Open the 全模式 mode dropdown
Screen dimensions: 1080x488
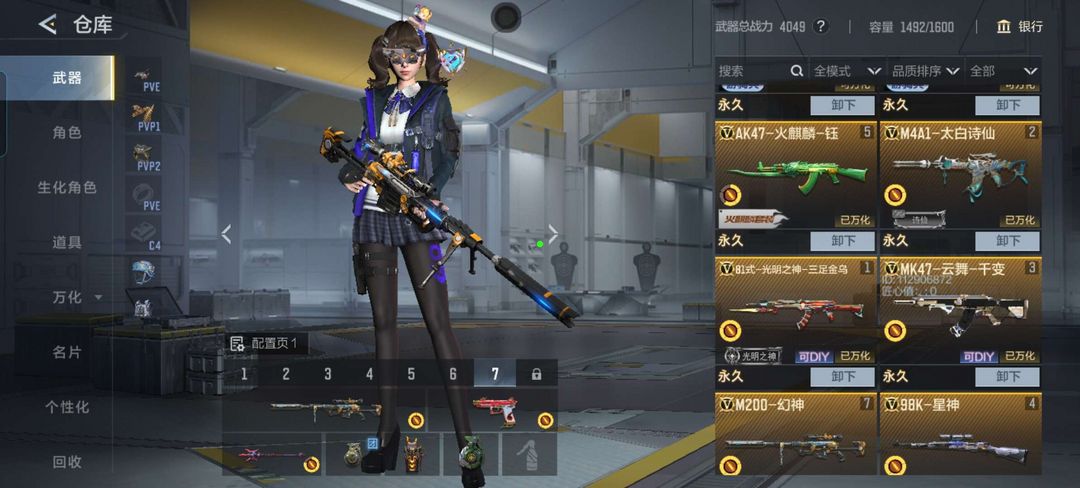click(x=846, y=71)
